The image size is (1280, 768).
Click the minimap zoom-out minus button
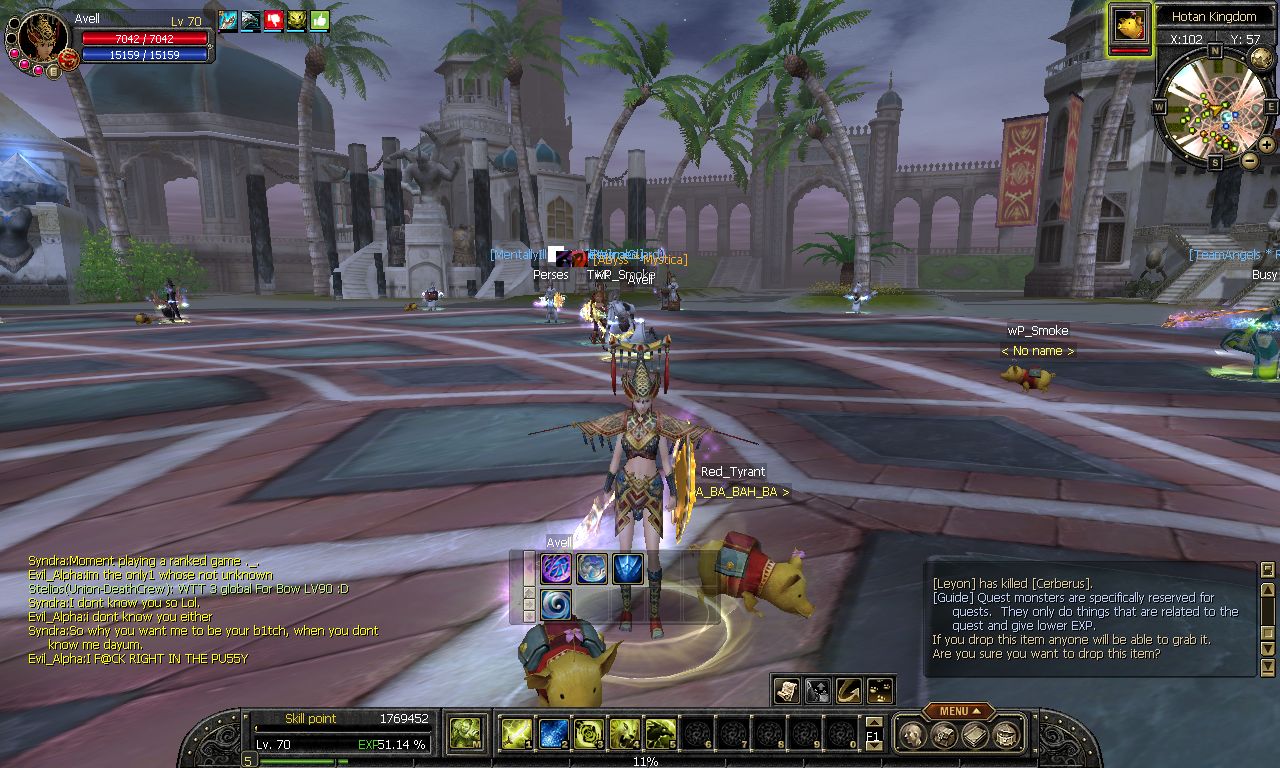1249,160
